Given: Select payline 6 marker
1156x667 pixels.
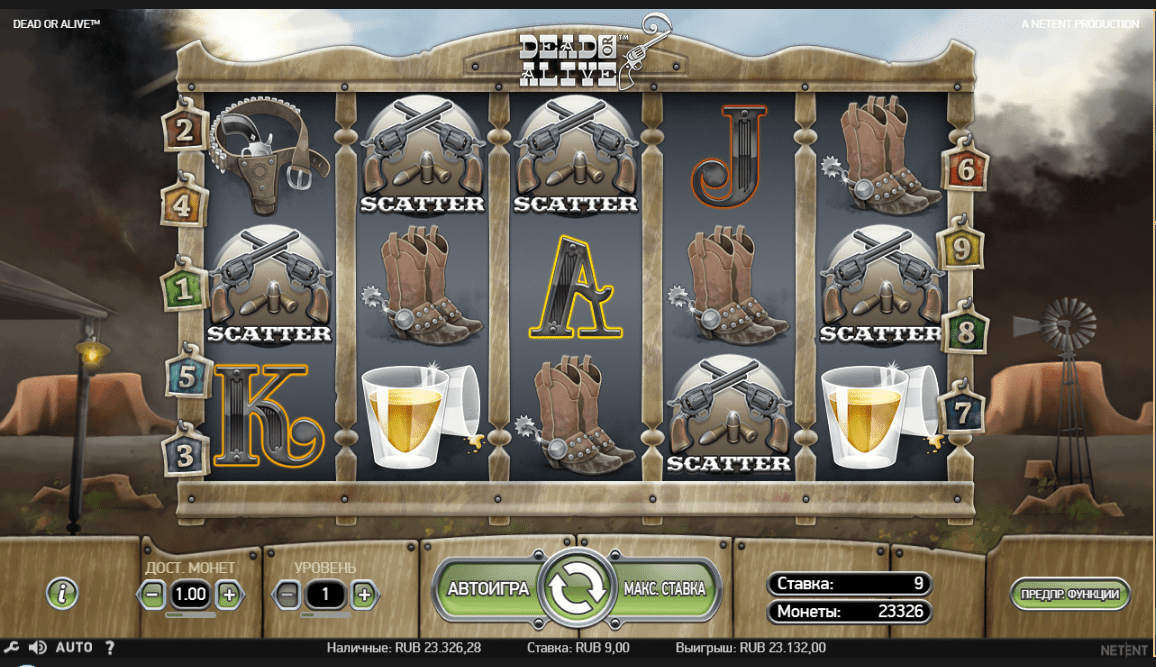Looking at the screenshot, I should (x=966, y=170).
